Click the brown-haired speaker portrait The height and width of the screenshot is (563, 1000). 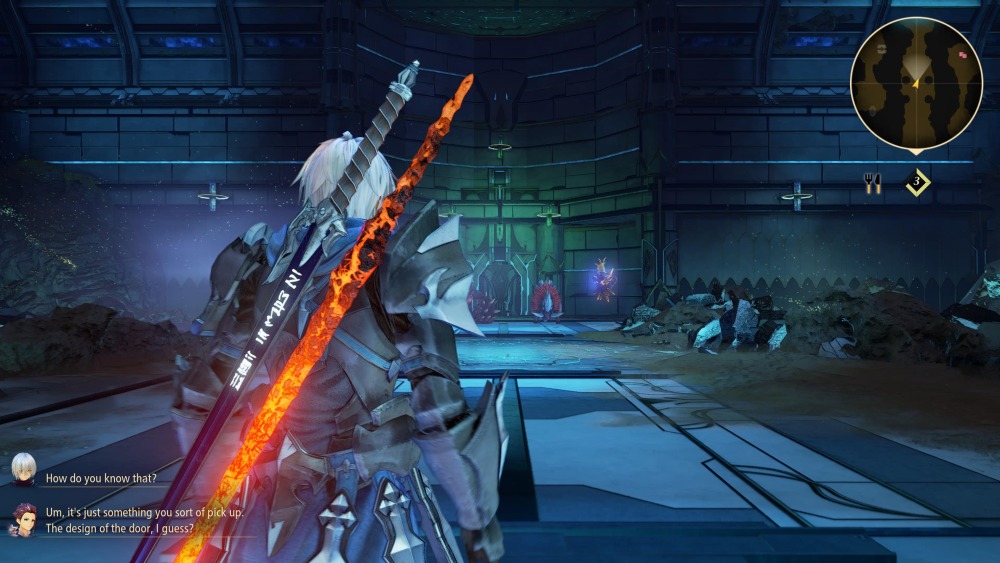pos(23,518)
